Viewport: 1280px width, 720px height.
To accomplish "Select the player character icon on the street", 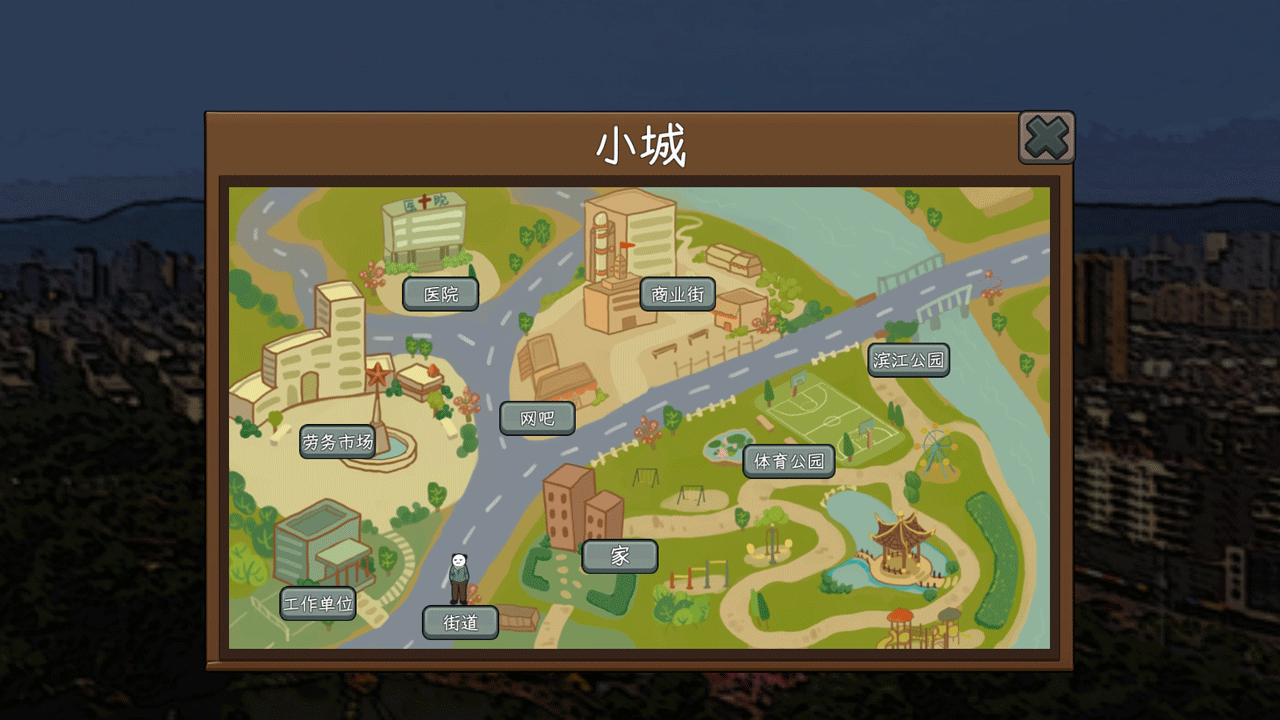I will point(458,575).
